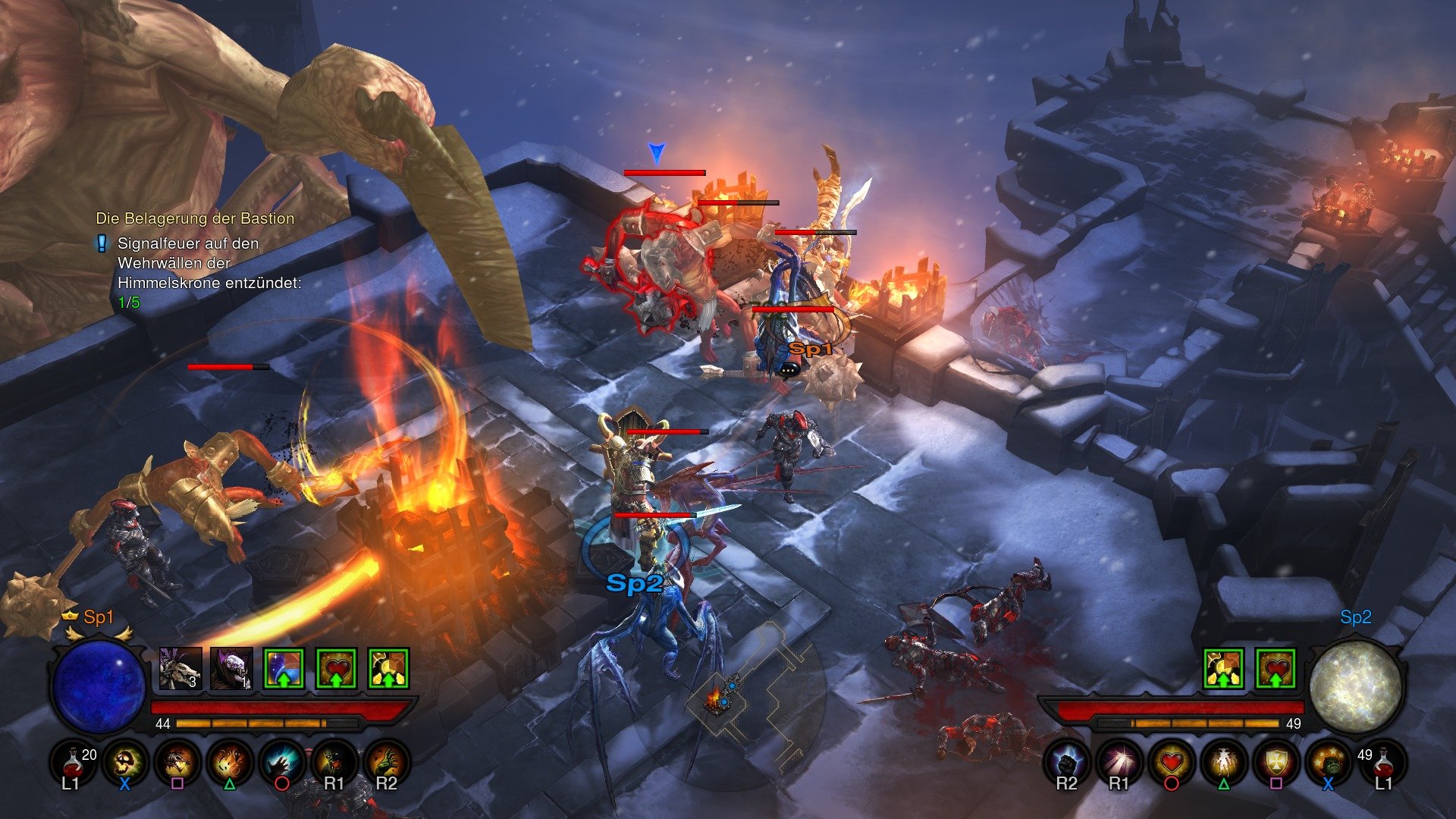Toggle Sp2's gold pickup buff icon
The height and width of the screenshot is (819, 1456).
click(1223, 669)
